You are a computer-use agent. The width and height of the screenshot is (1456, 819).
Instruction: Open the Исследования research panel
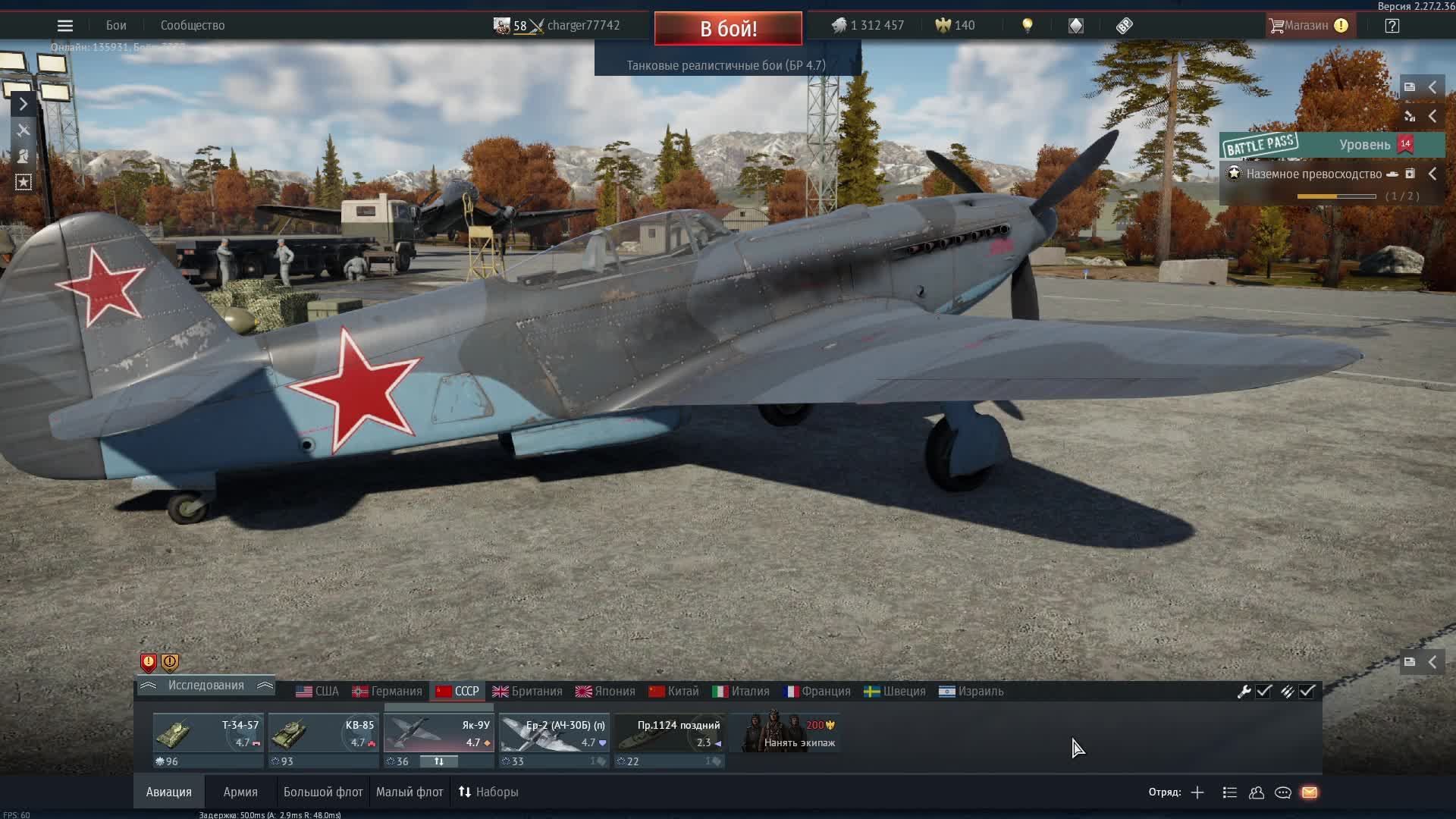[x=206, y=686]
